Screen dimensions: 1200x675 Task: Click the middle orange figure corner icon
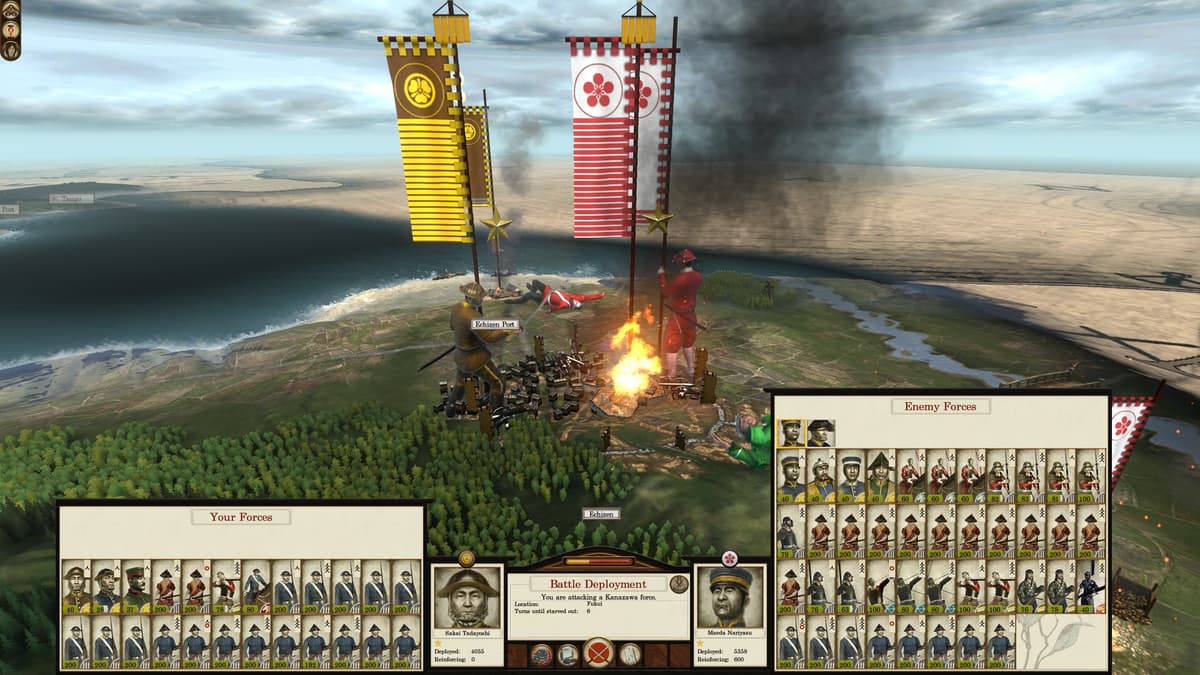10,29
